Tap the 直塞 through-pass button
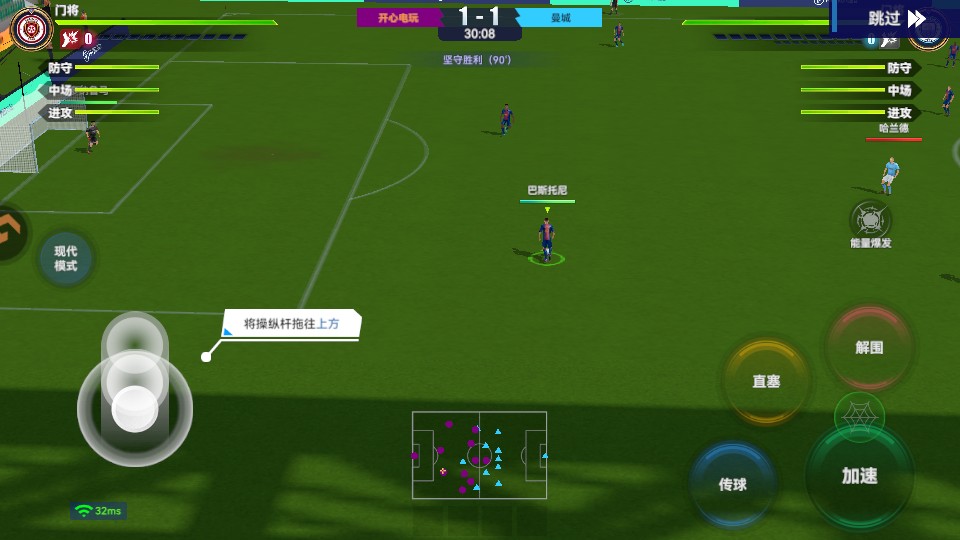Image resolution: width=960 pixels, height=540 pixels. [x=766, y=382]
